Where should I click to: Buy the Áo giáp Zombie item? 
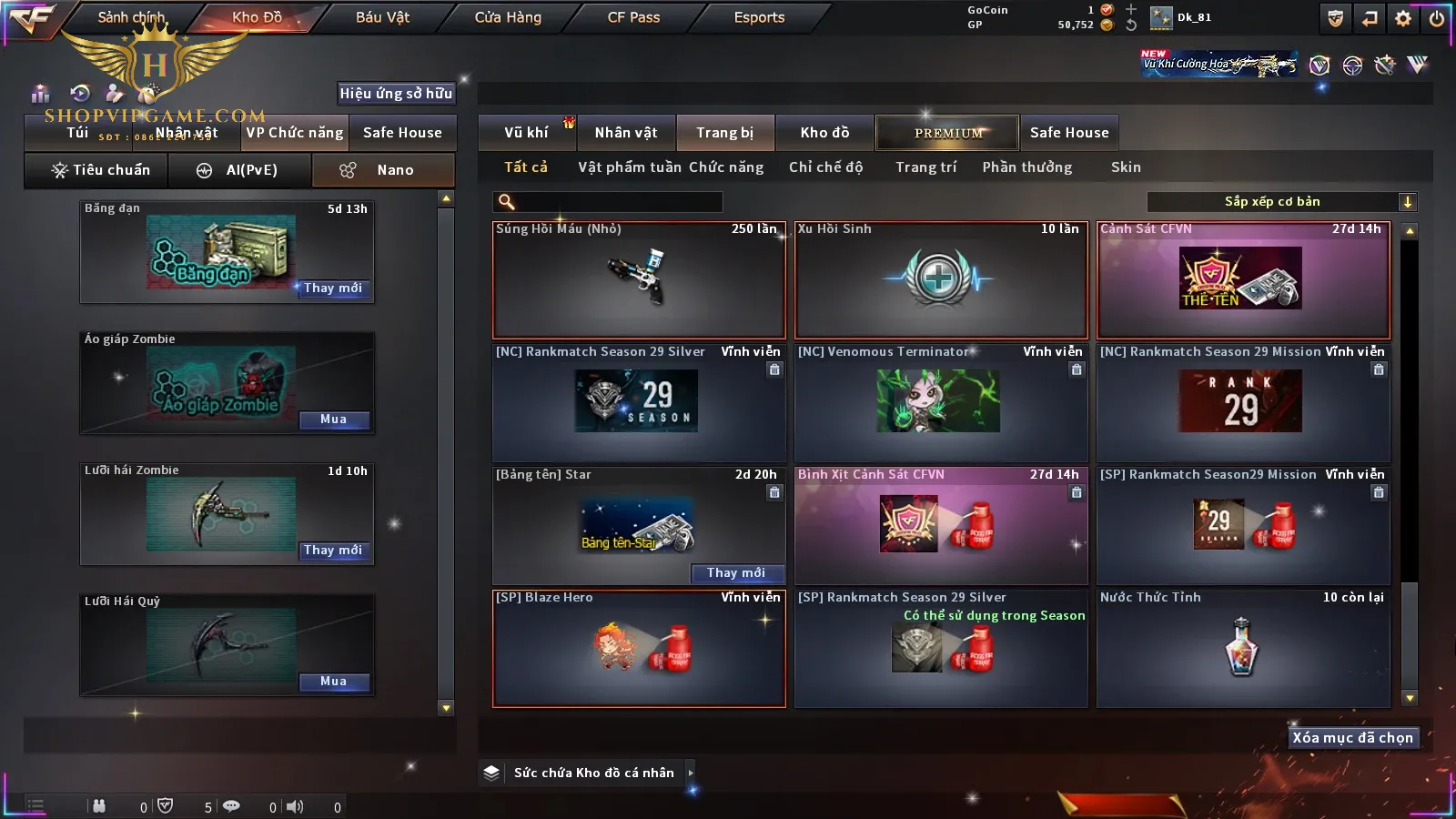[x=333, y=420]
